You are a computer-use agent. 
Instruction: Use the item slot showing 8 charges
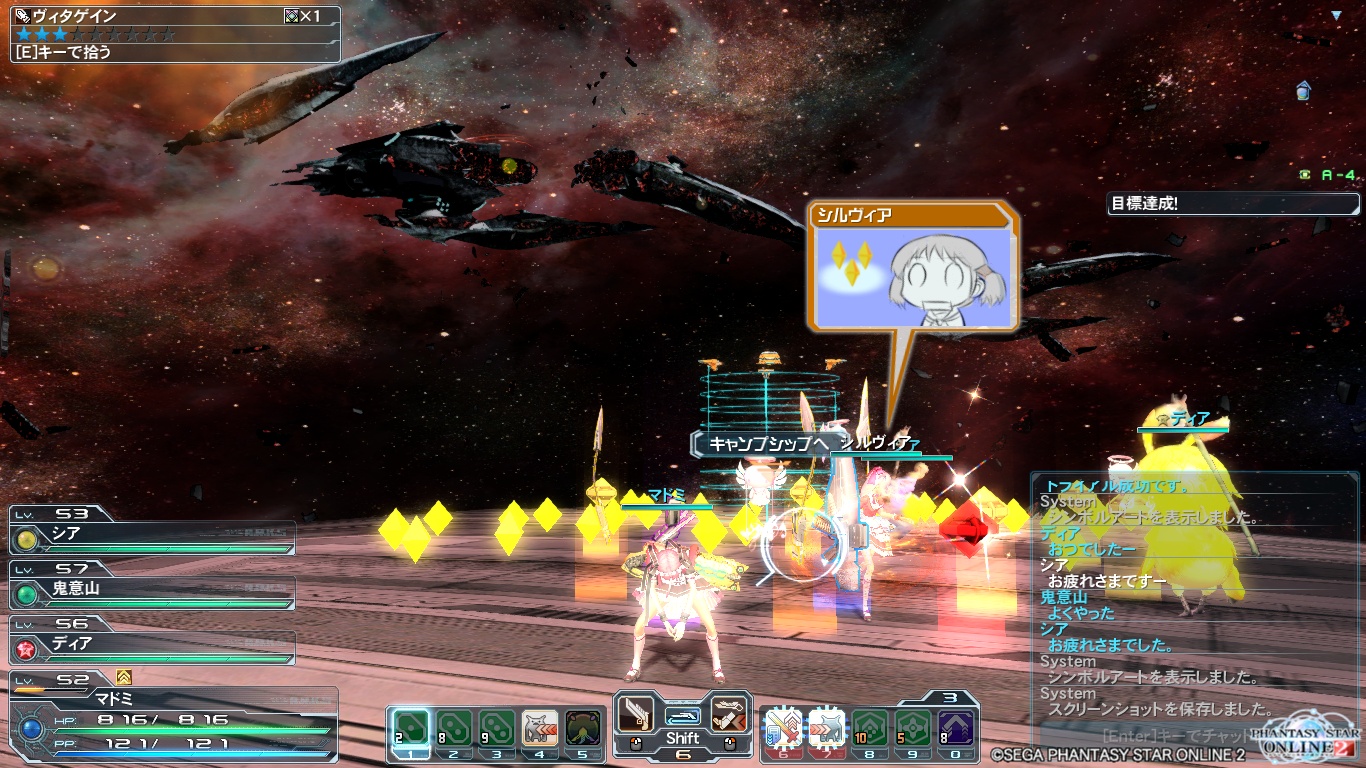tap(454, 727)
